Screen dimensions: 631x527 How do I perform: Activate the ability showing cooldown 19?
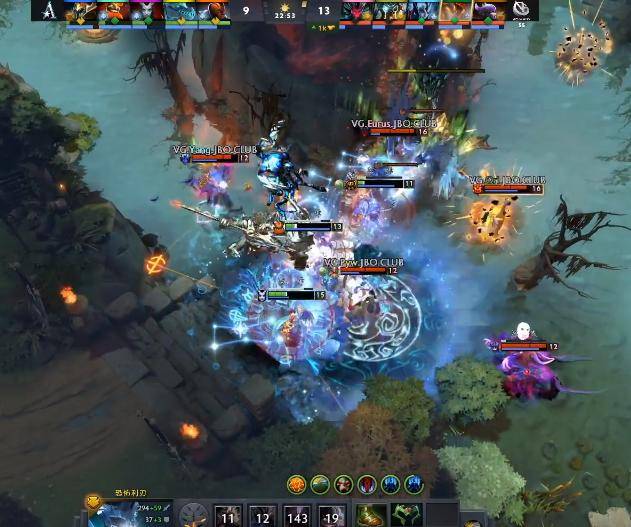click(331, 516)
